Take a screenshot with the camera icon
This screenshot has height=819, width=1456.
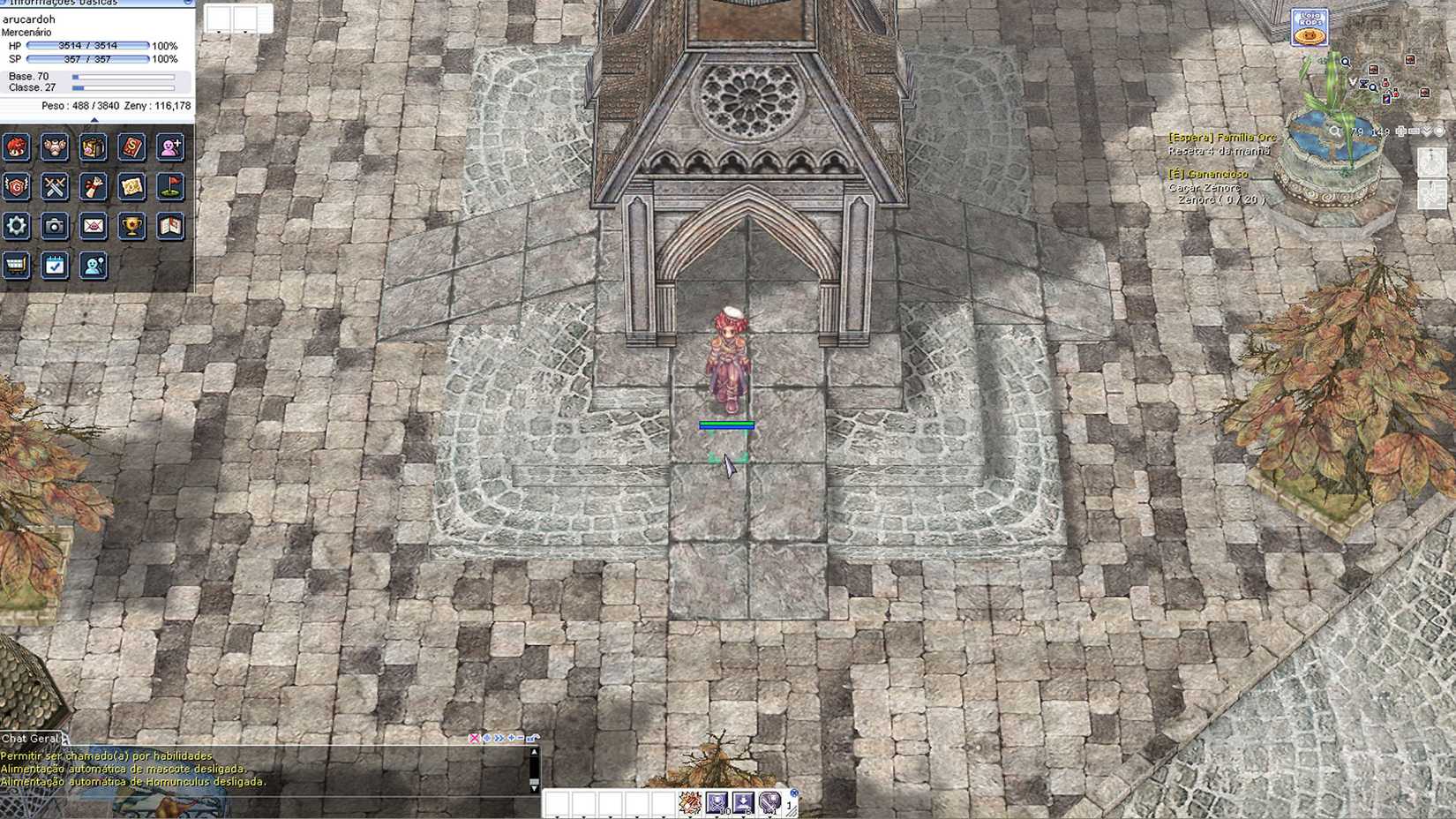pyautogui.click(x=55, y=226)
